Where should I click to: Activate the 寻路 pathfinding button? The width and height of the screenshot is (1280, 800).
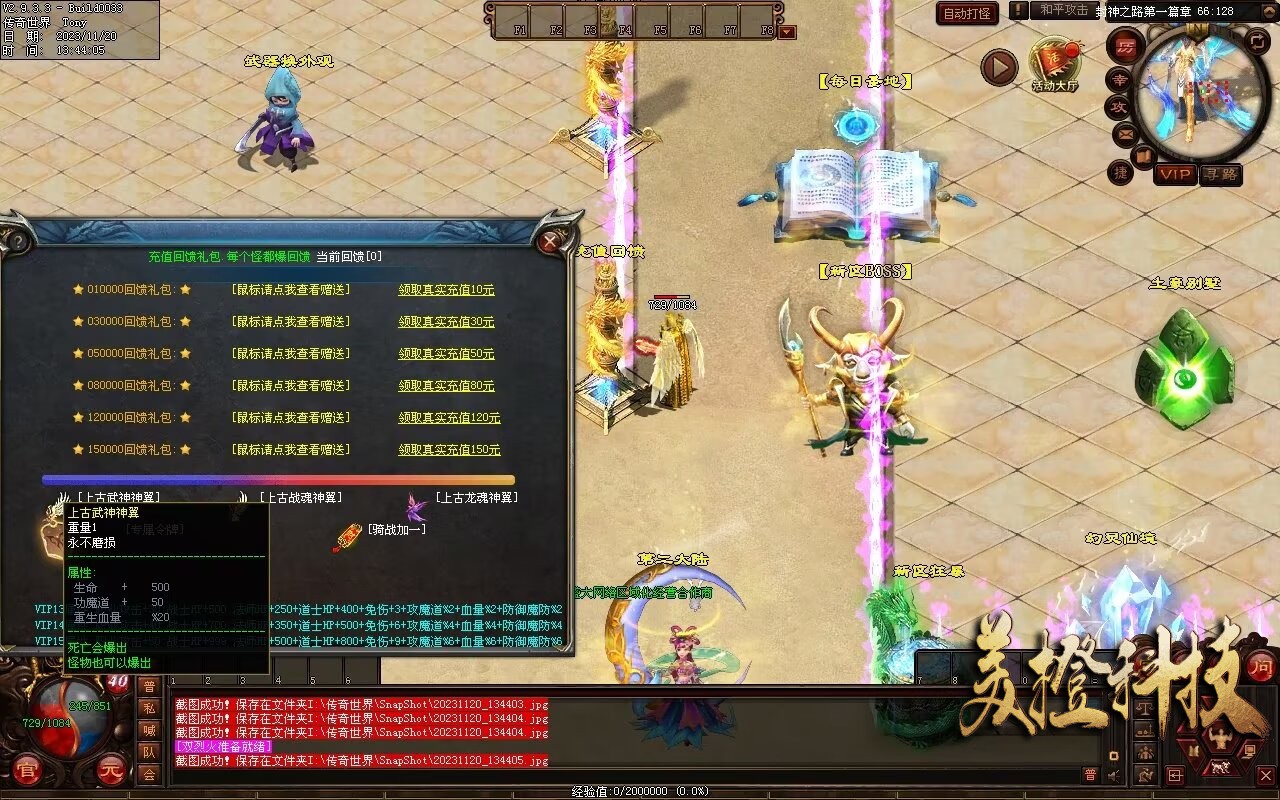[x=1221, y=174]
